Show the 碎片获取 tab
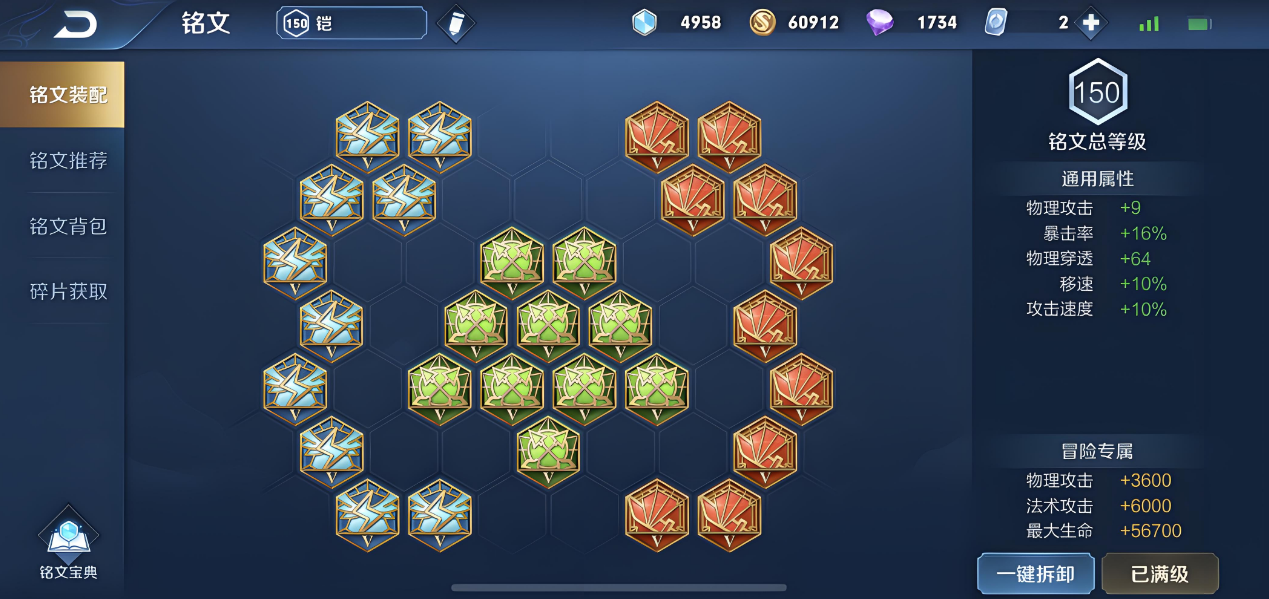Viewport: 1269px width, 599px height. pyautogui.click(x=67, y=292)
